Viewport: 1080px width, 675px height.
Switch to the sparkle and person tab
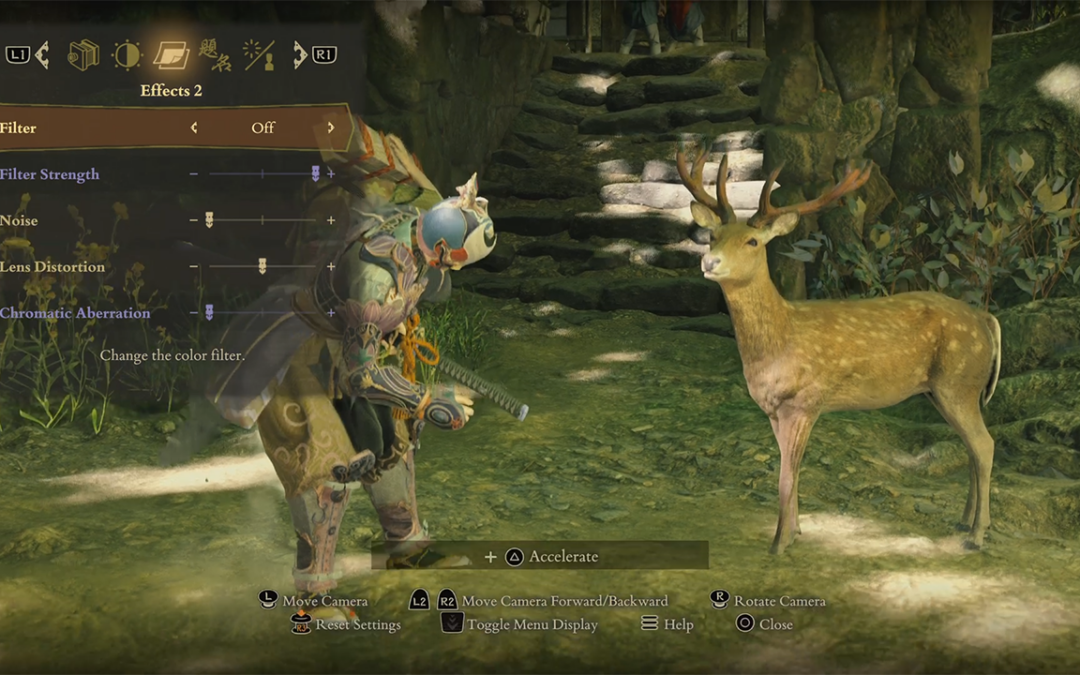click(258, 55)
